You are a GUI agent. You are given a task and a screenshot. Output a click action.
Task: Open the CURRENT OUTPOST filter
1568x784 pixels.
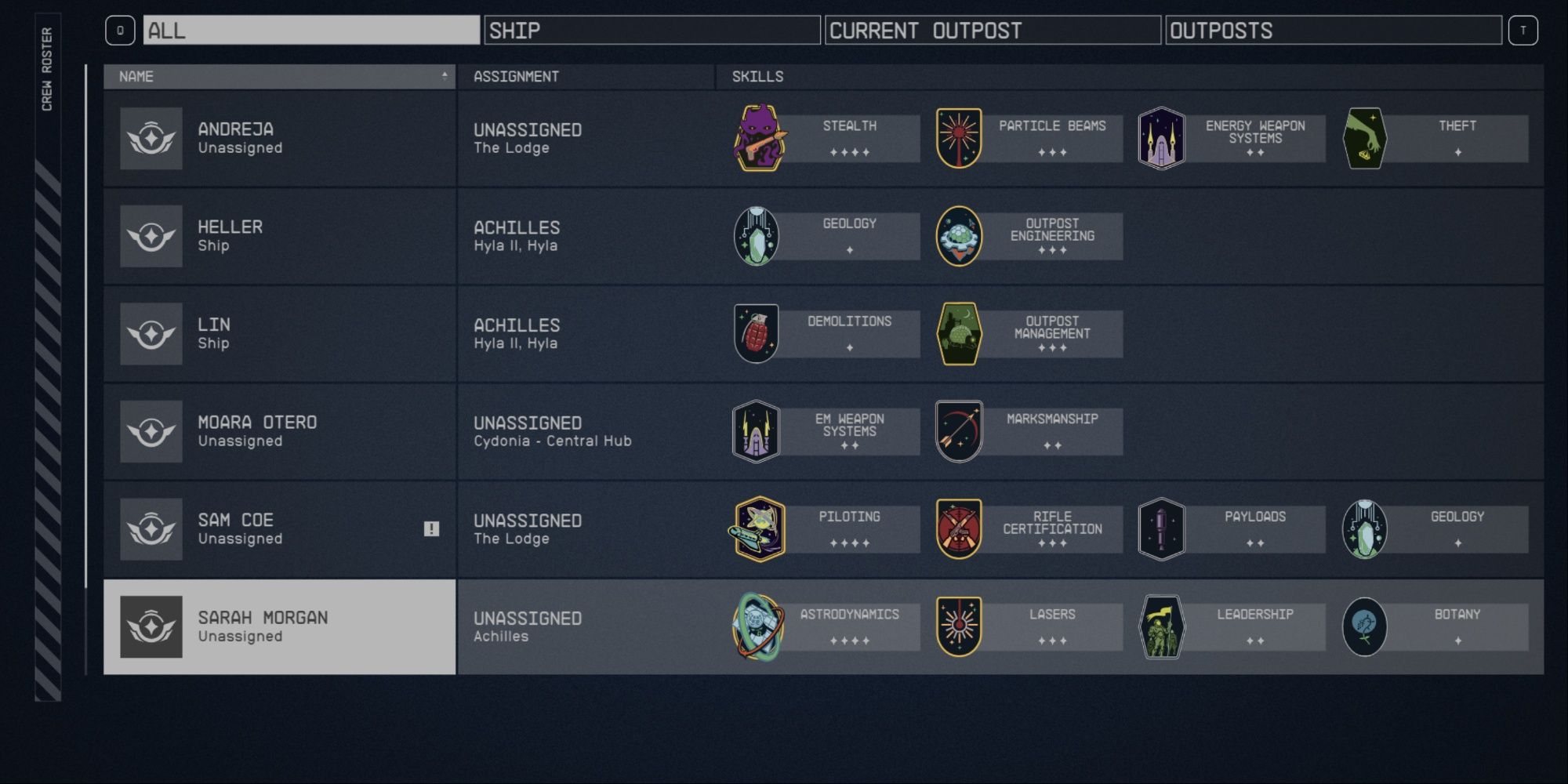(x=992, y=31)
